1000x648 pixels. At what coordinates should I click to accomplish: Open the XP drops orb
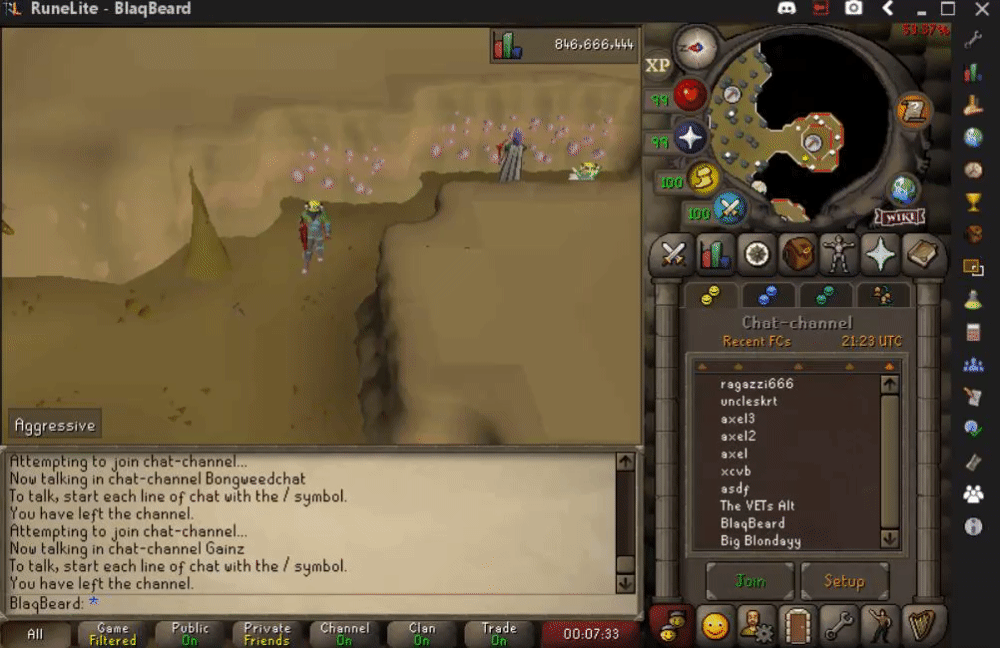[x=658, y=66]
